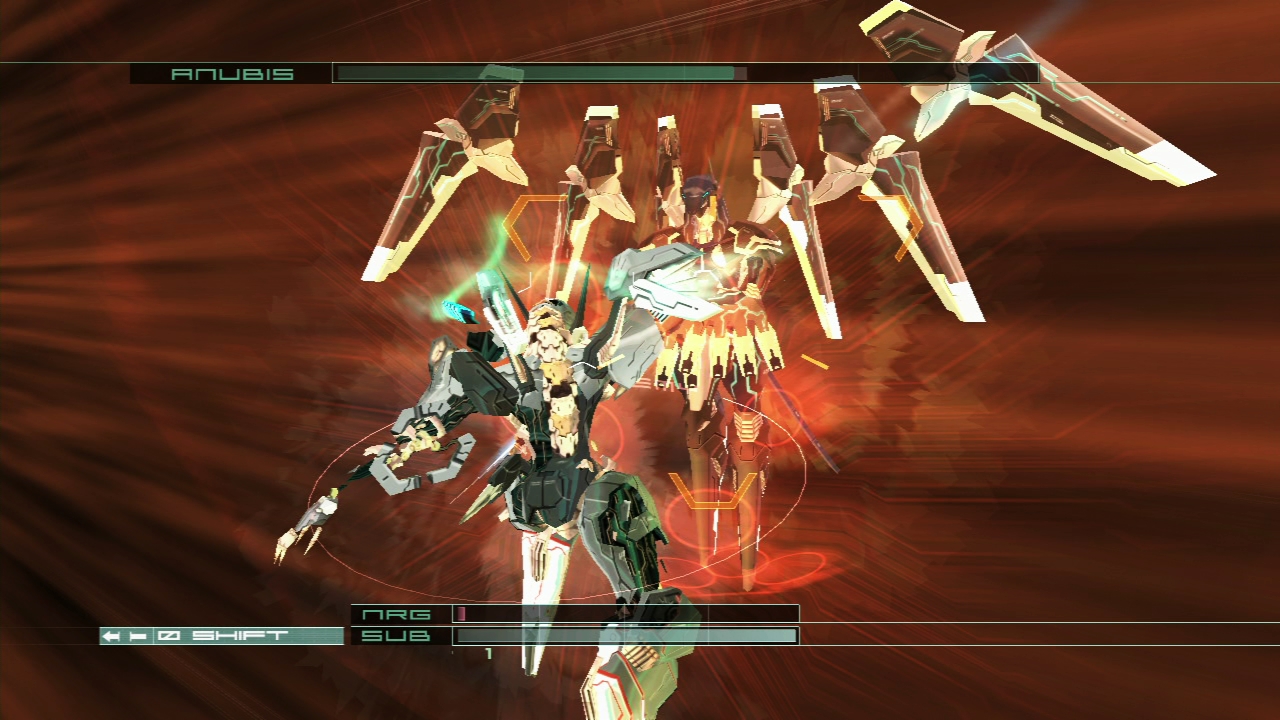1280x720 pixels.
Task: Select the Zero Shift sub-weapon indicator
Action: tap(221, 636)
